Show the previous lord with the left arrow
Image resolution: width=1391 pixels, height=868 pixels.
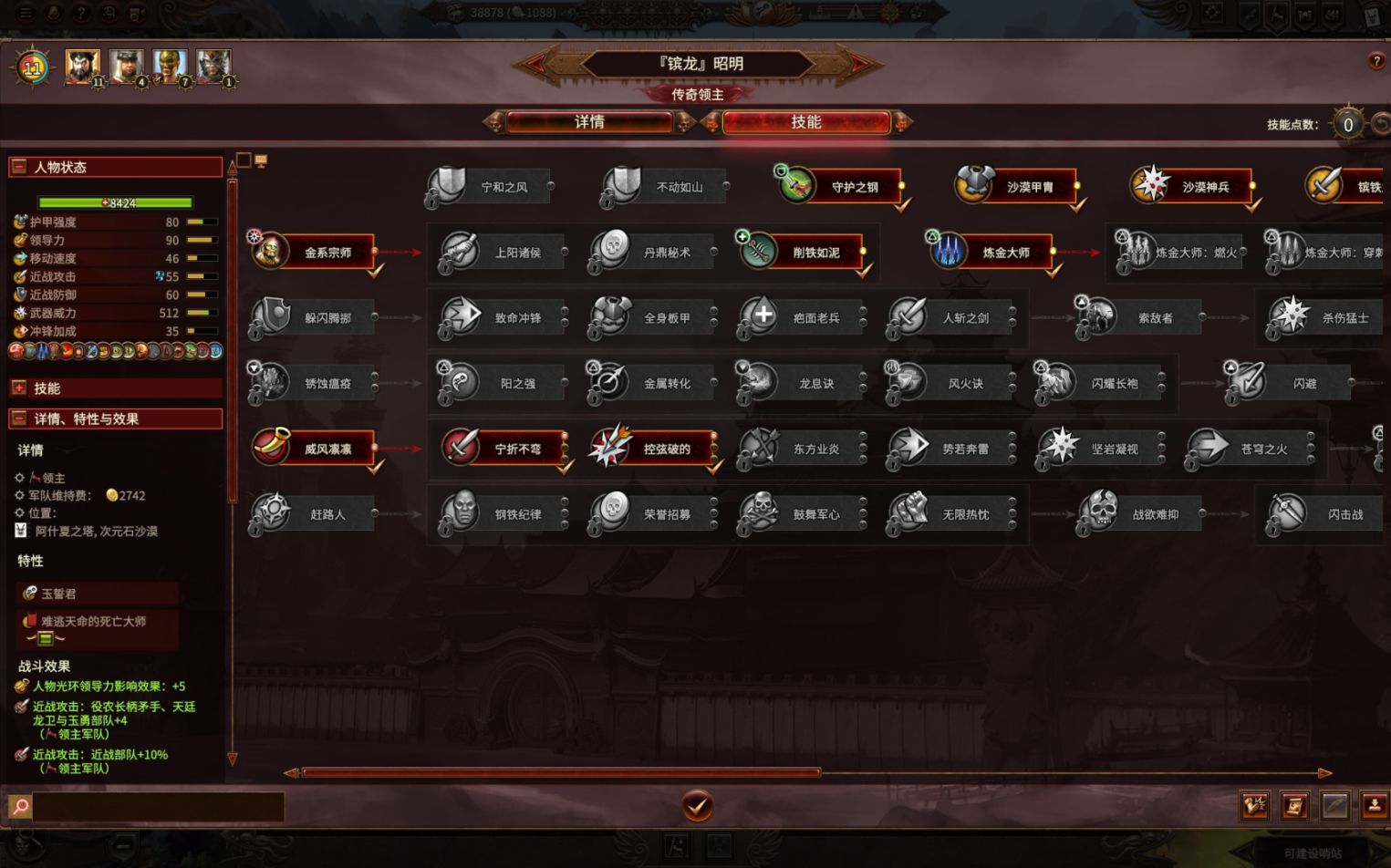[x=535, y=63]
